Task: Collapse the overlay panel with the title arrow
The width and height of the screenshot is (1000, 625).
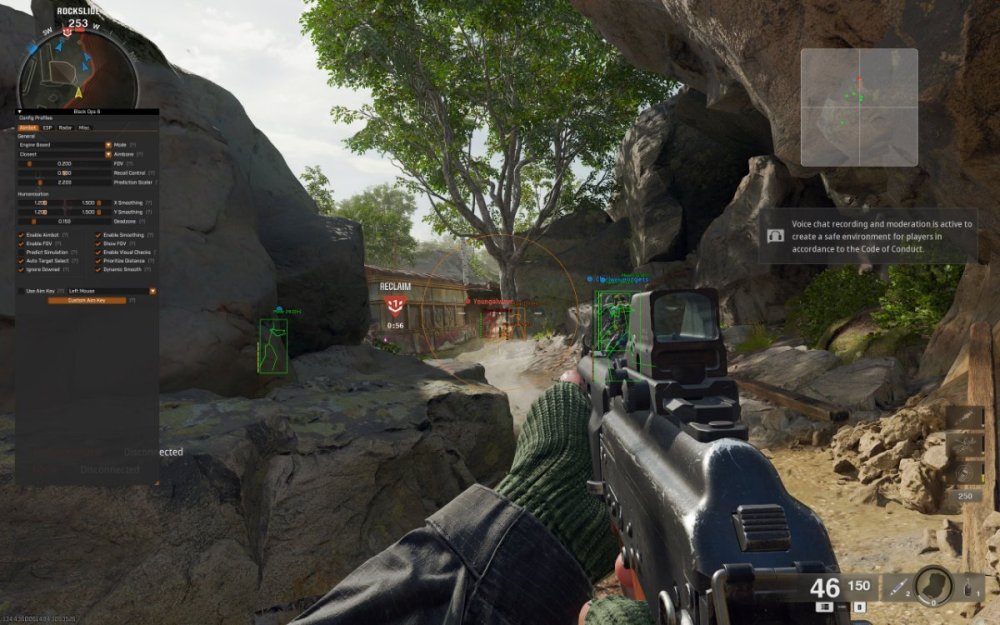Action: 19,112
